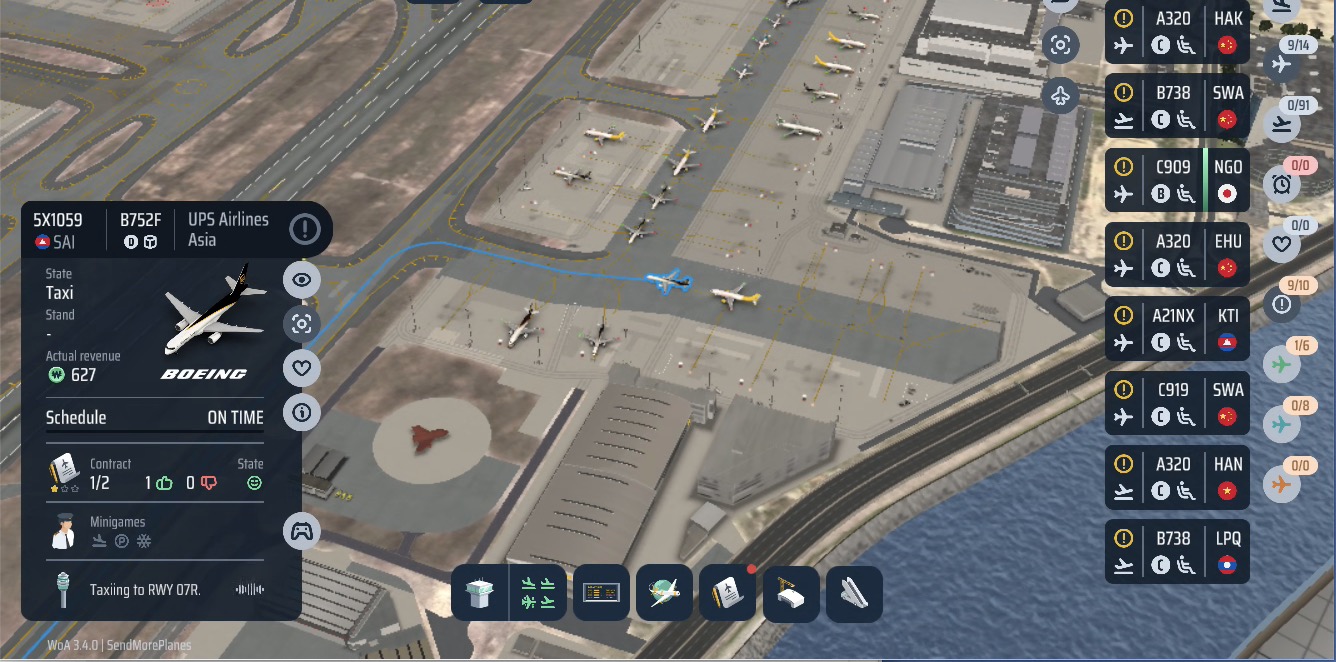This screenshot has height=662, width=1336.
Task: Filter list by green airplane 1/6 counter
Action: point(1282,364)
